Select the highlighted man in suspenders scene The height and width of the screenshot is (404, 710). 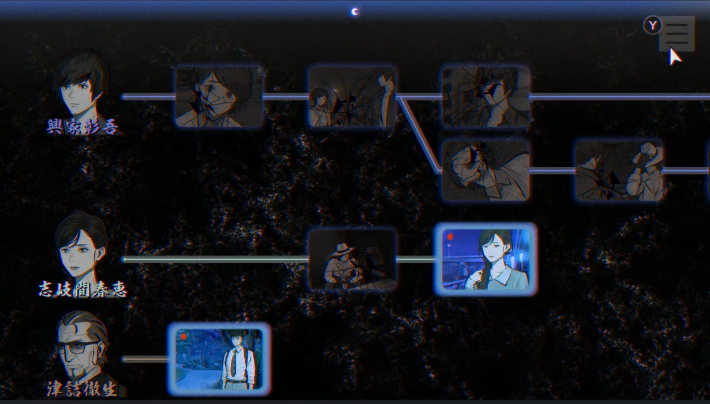point(219,358)
